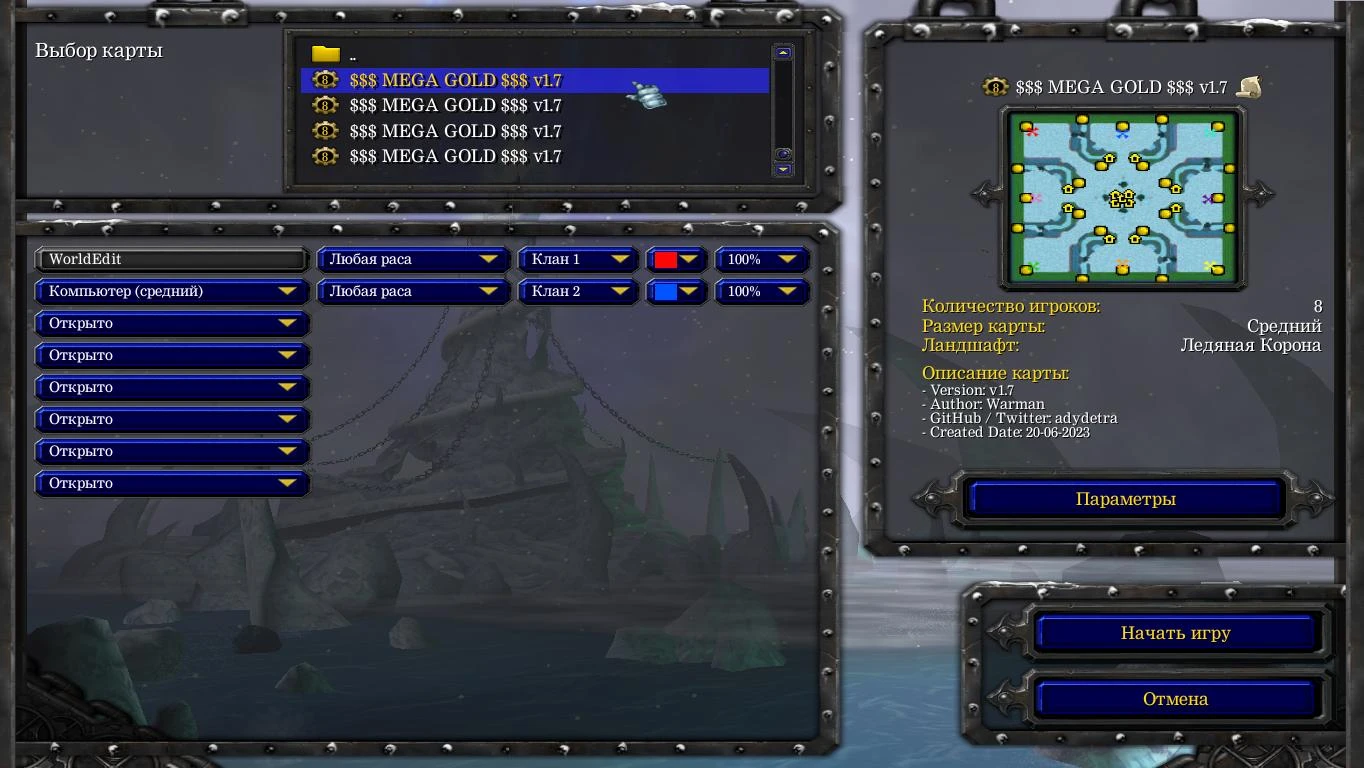Open the Компьютер (средний) difficulty dropdown
The image size is (1364, 768).
[171, 291]
